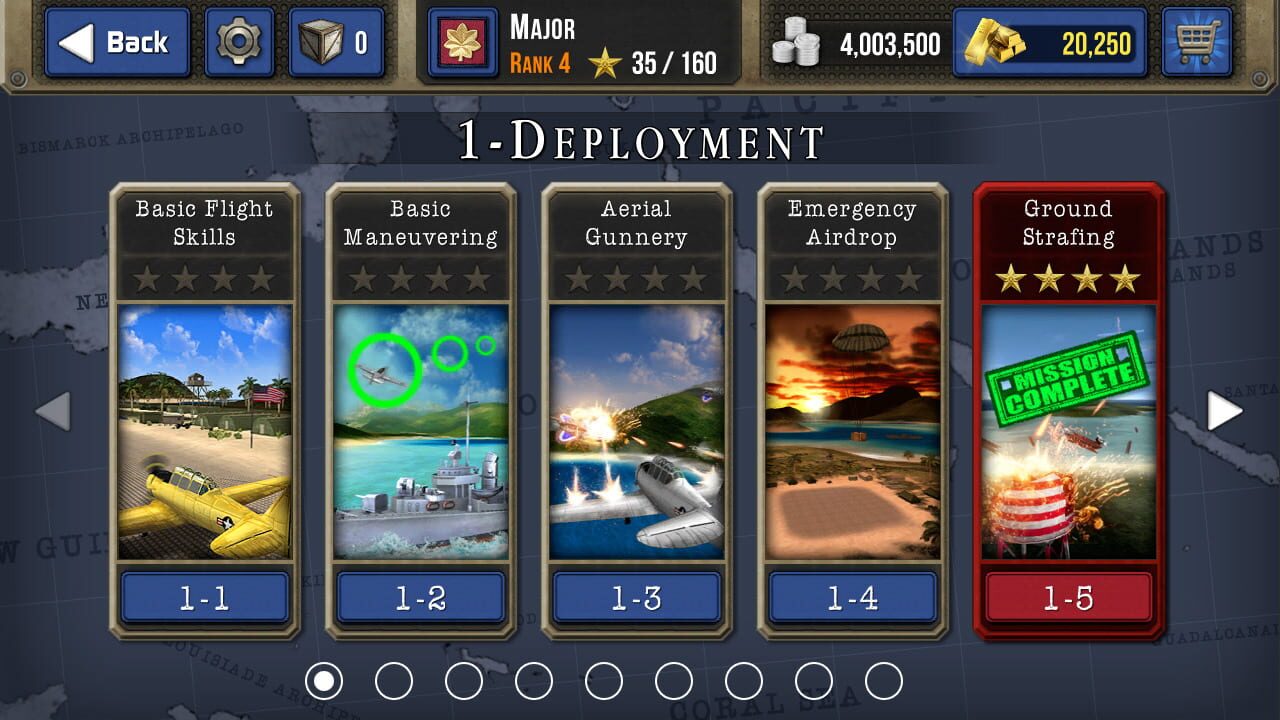The height and width of the screenshot is (720, 1280).
Task: Click the silver coins currency icon
Action: click(x=795, y=42)
